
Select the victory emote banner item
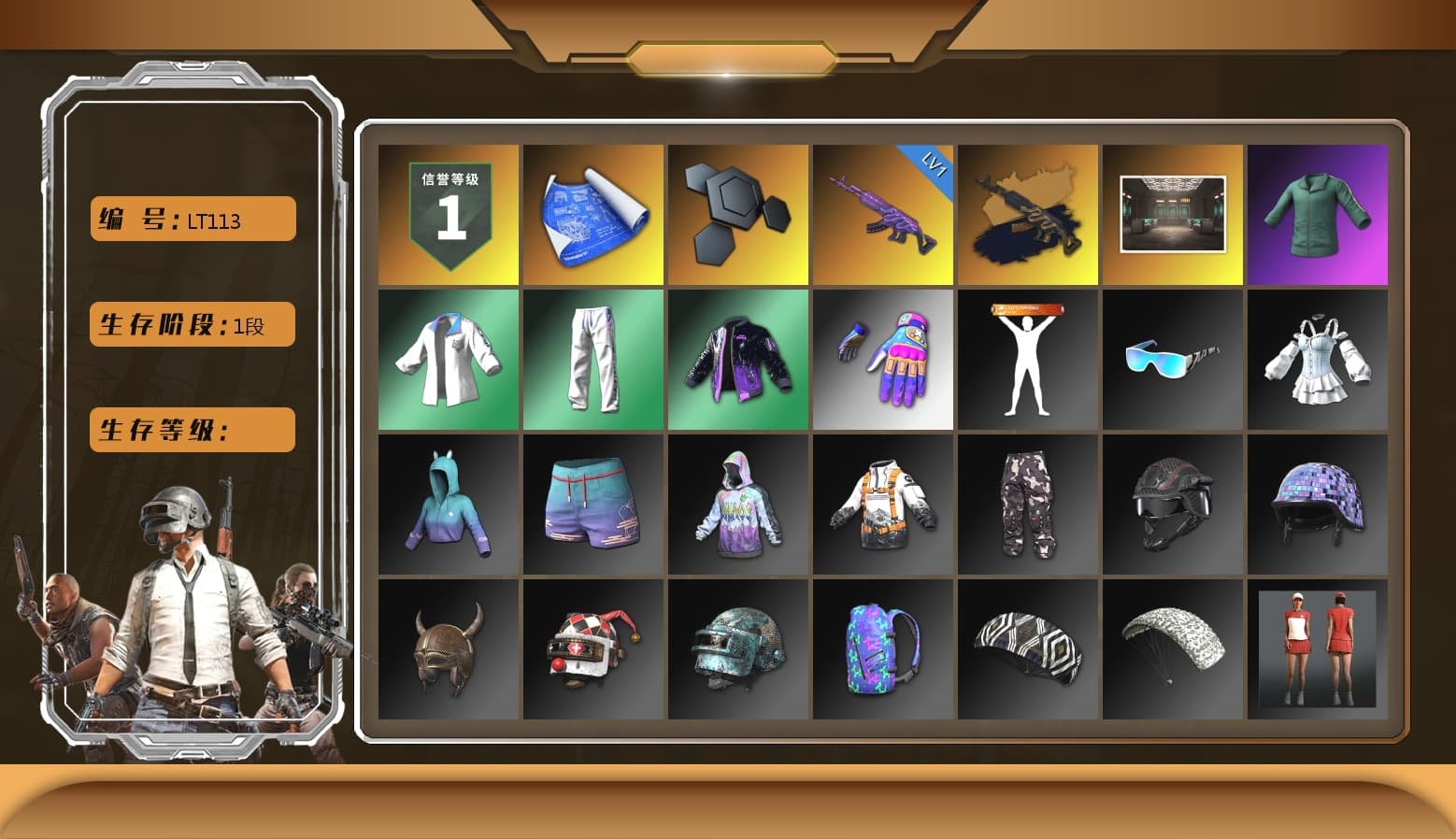(x=1028, y=360)
